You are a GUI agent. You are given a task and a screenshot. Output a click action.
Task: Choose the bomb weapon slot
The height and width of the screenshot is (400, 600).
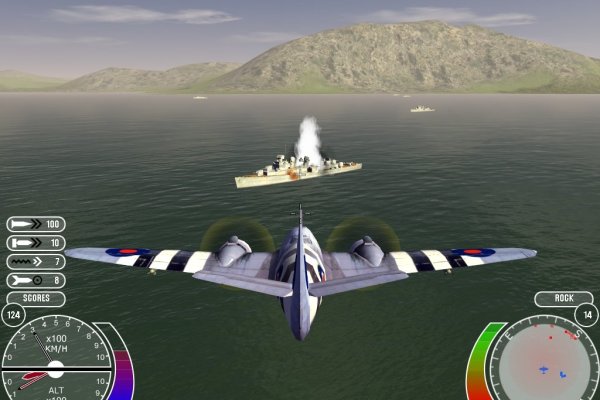[35, 280]
